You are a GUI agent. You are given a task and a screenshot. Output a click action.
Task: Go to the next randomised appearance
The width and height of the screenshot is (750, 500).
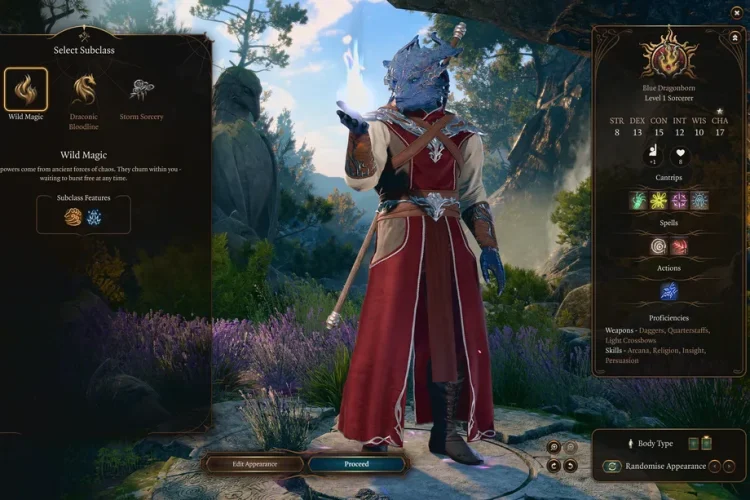pyautogui.click(x=730, y=467)
